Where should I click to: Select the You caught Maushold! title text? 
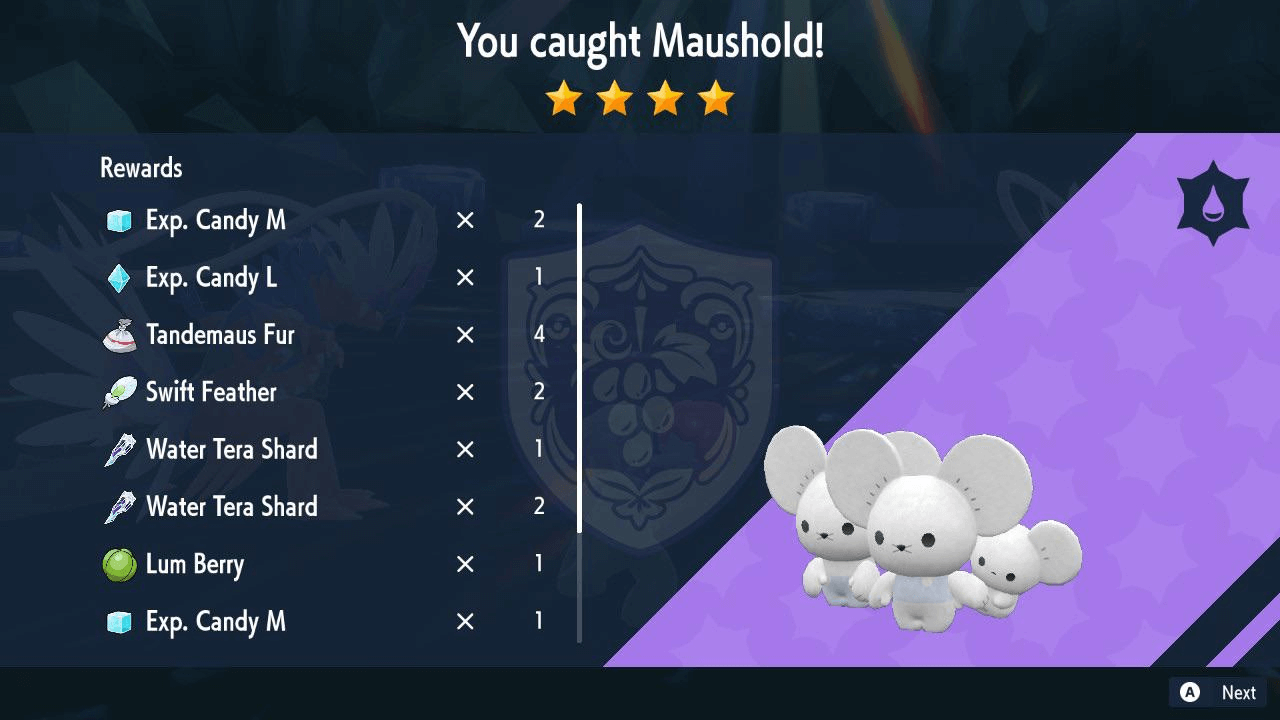coord(640,42)
